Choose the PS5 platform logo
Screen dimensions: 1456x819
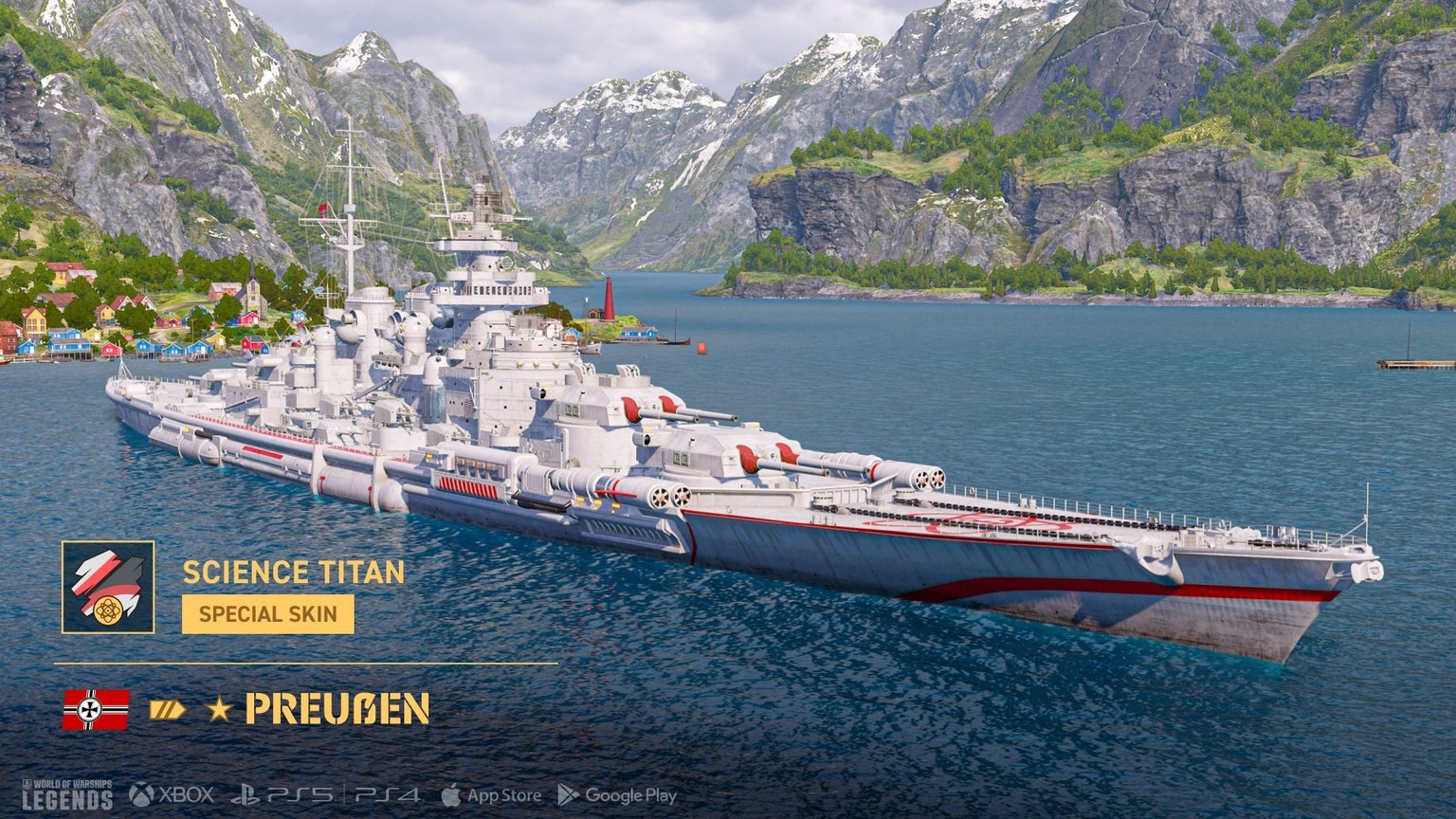(282, 795)
